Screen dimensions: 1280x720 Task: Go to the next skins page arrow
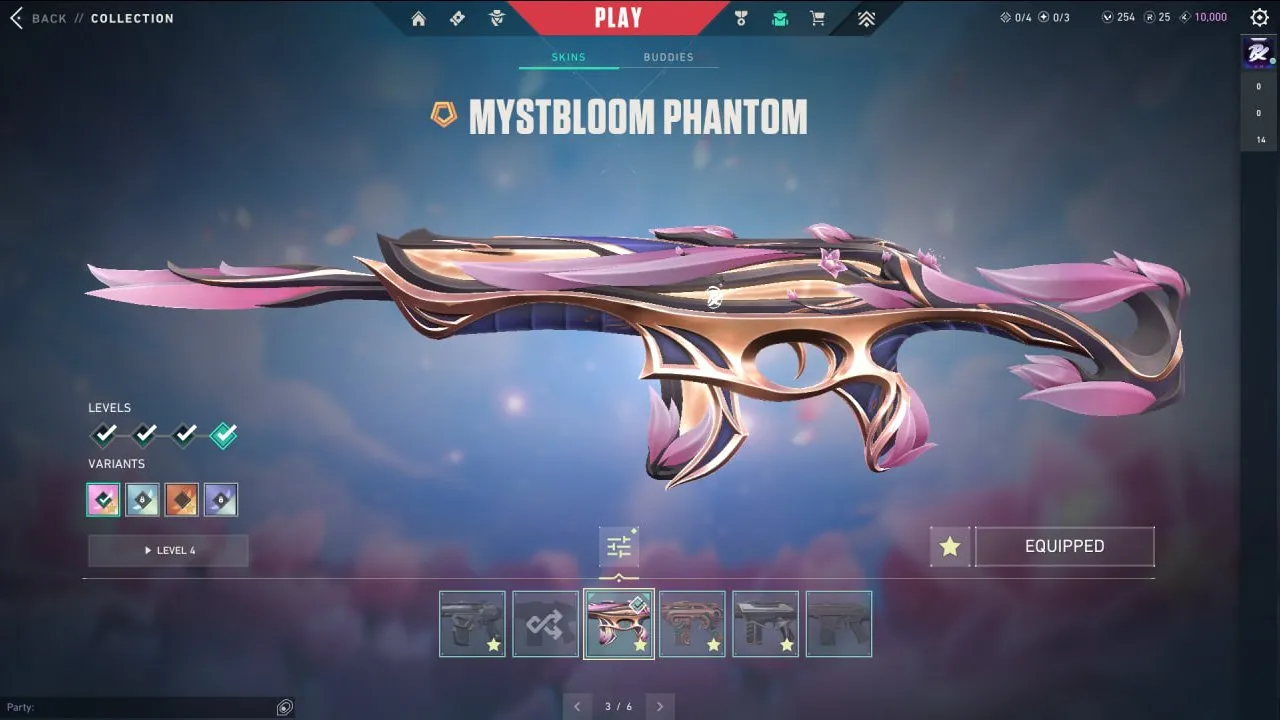pos(660,706)
